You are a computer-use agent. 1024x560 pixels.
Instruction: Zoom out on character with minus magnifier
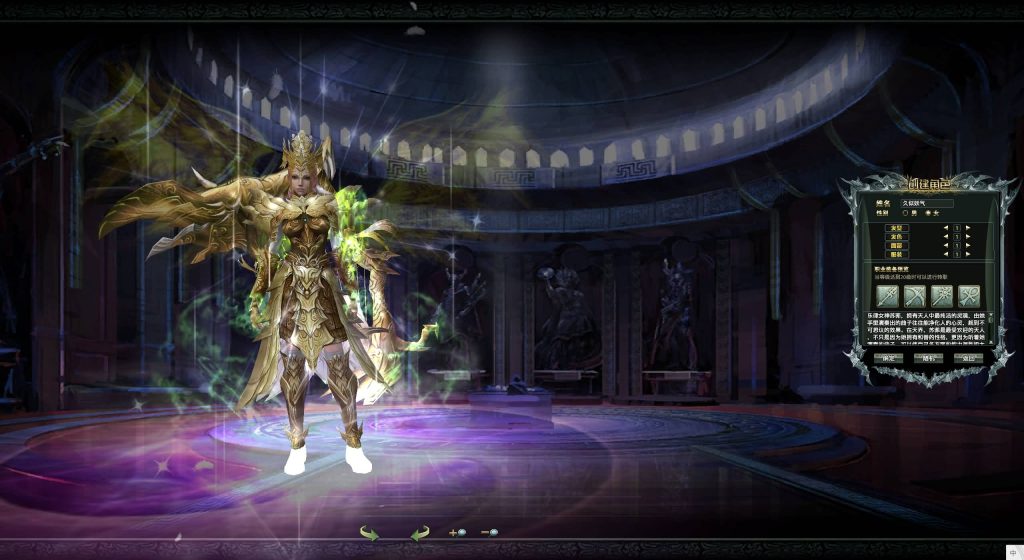pyautogui.click(x=490, y=533)
